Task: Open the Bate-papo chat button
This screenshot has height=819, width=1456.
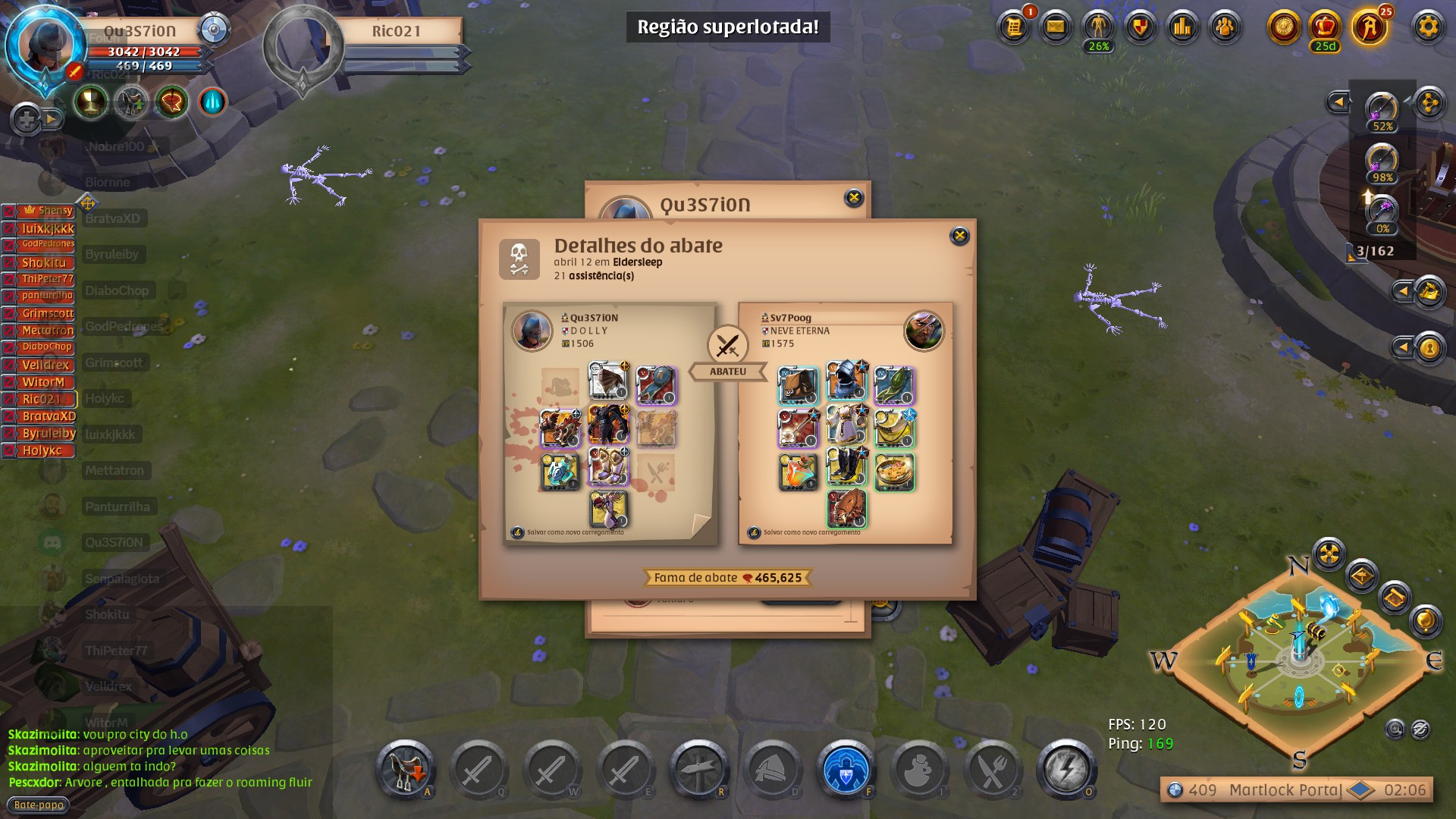Action: click(39, 805)
